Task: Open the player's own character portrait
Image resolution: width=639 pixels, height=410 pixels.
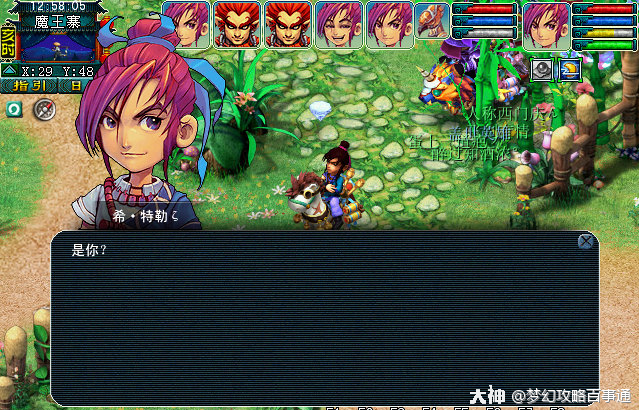Action: [x=546, y=24]
